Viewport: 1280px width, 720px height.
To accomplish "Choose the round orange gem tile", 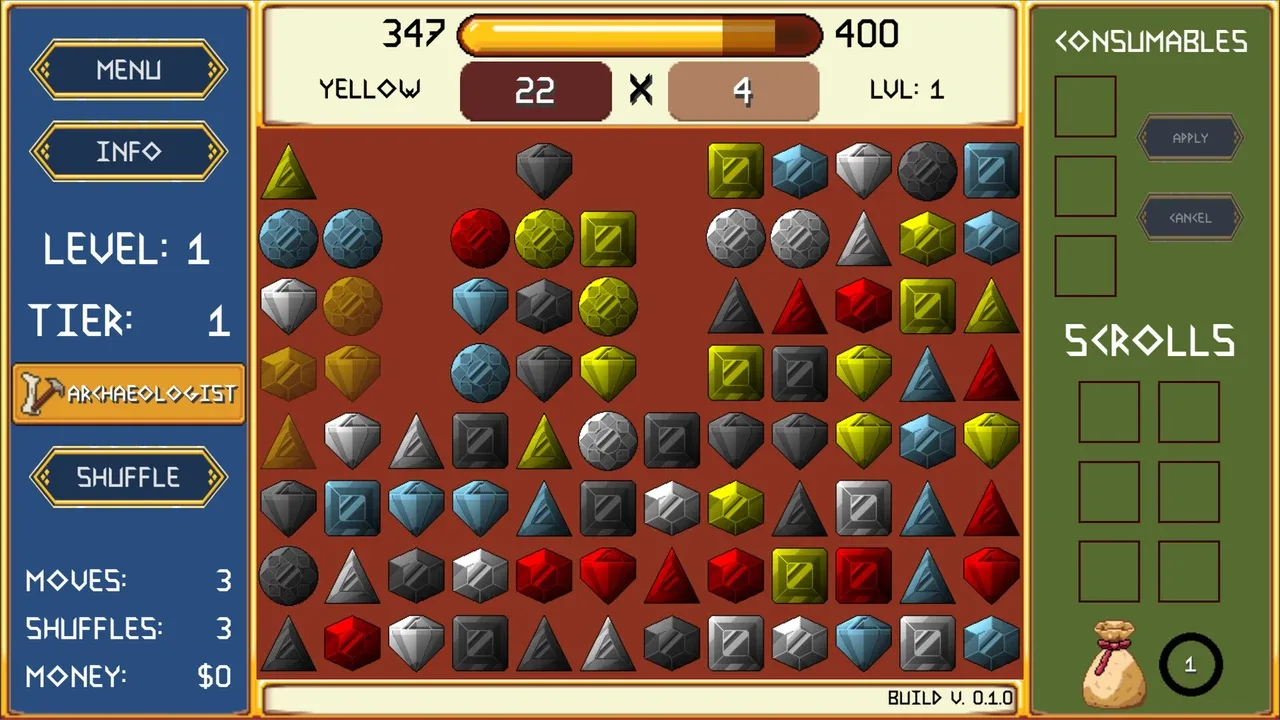I will click(352, 304).
